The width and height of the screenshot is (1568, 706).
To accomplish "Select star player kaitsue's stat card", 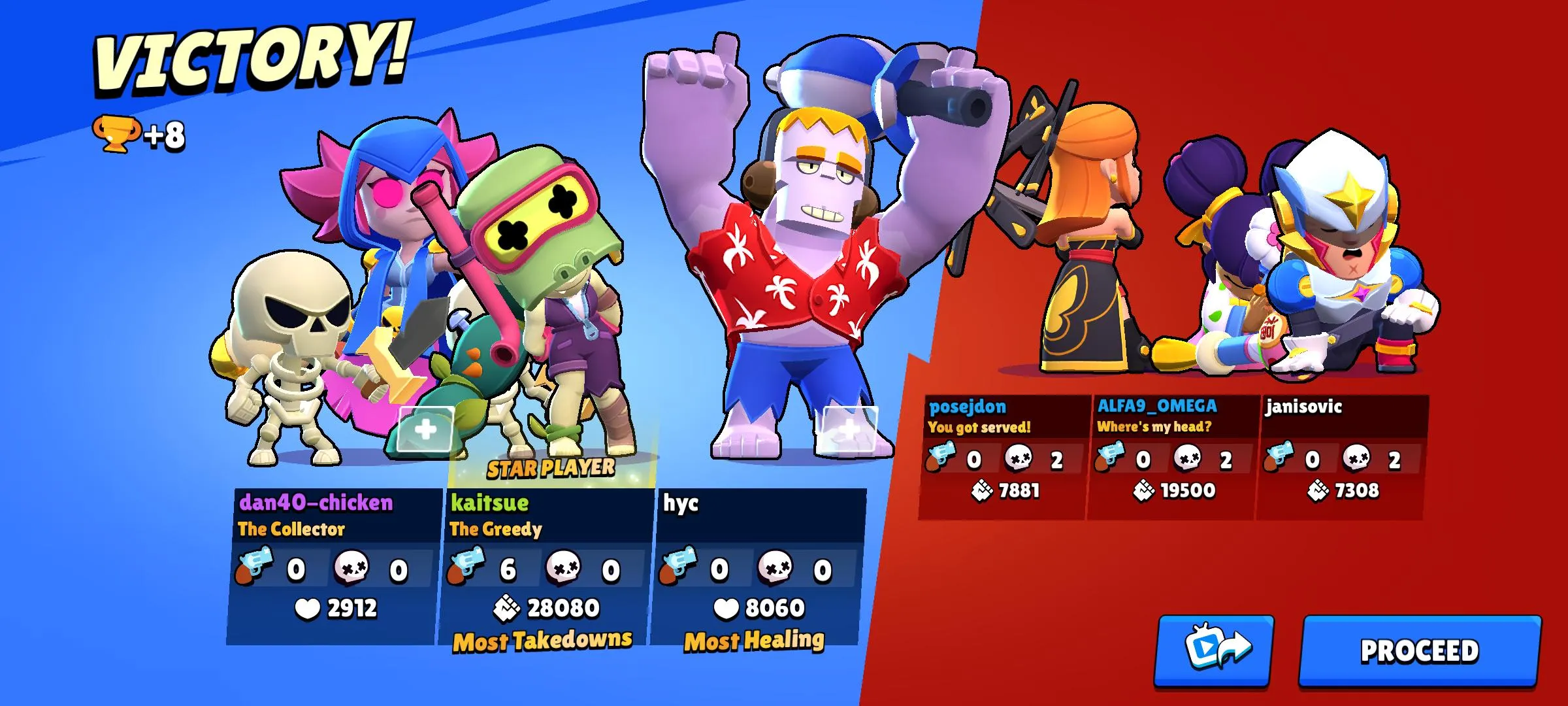I will pyautogui.click(x=546, y=565).
